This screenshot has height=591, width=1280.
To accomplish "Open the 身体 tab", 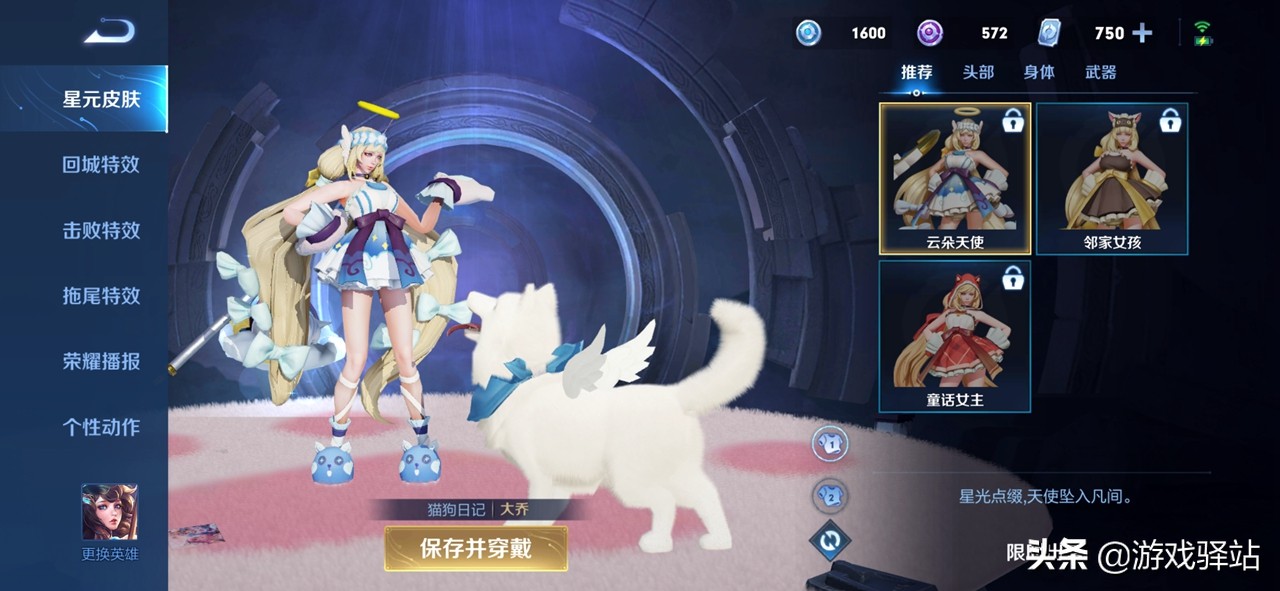I will [1039, 72].
